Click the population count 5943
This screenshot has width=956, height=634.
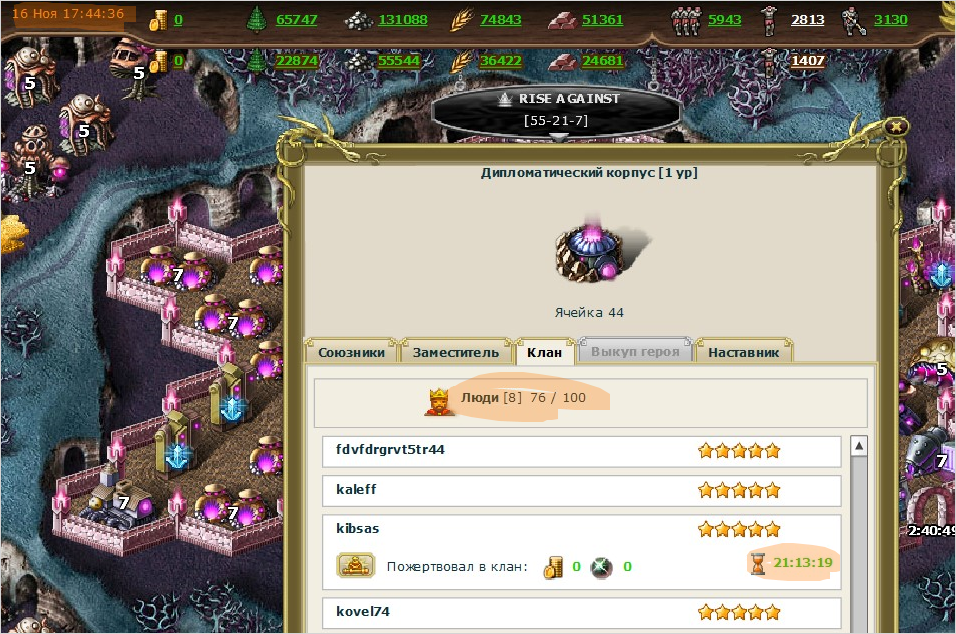(725, 20)
